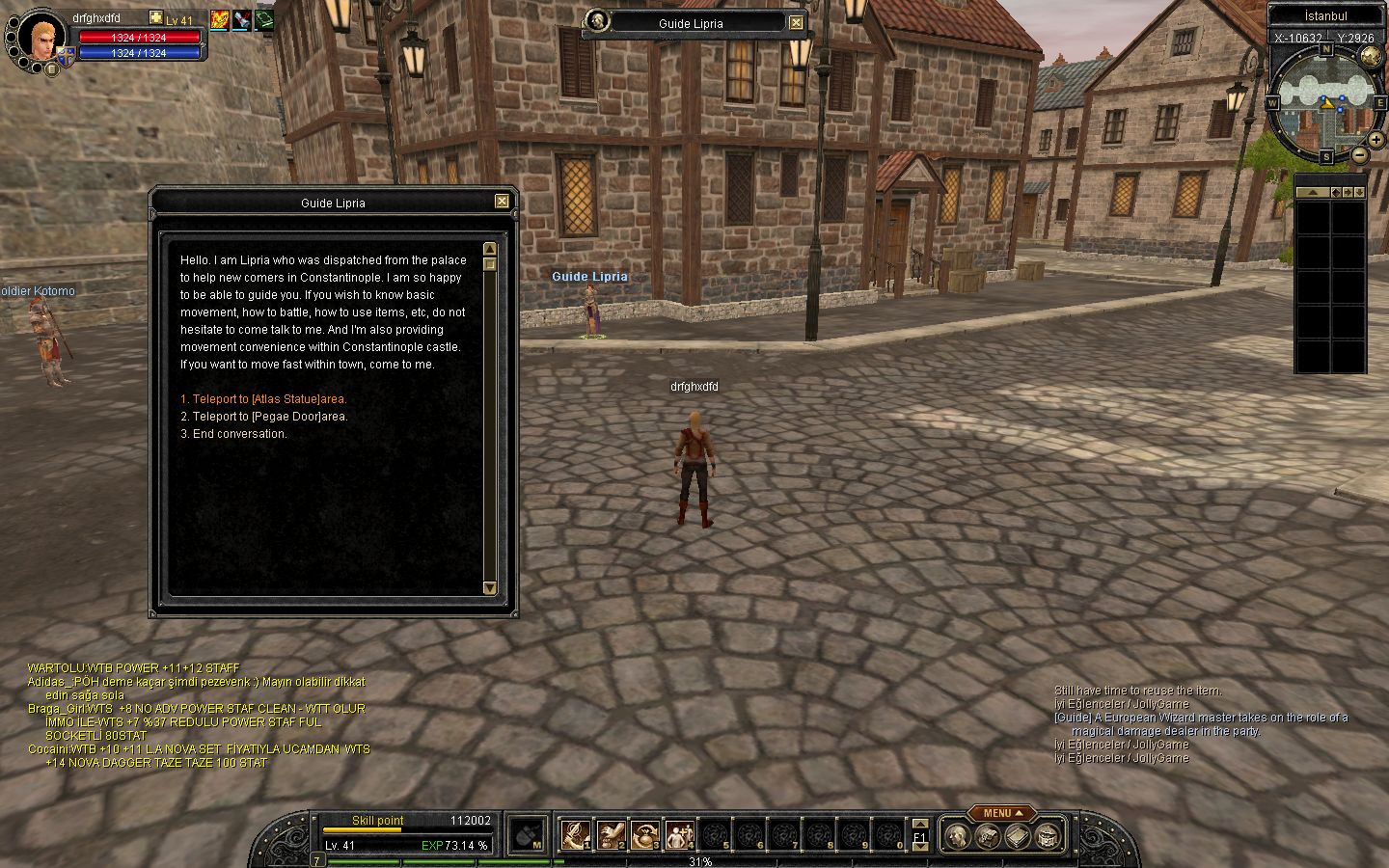Image resolution: width=1389 pixels, height=868 pixels.
Task: Zoom out the minimap with minus button
Action: coord(1359,154)
